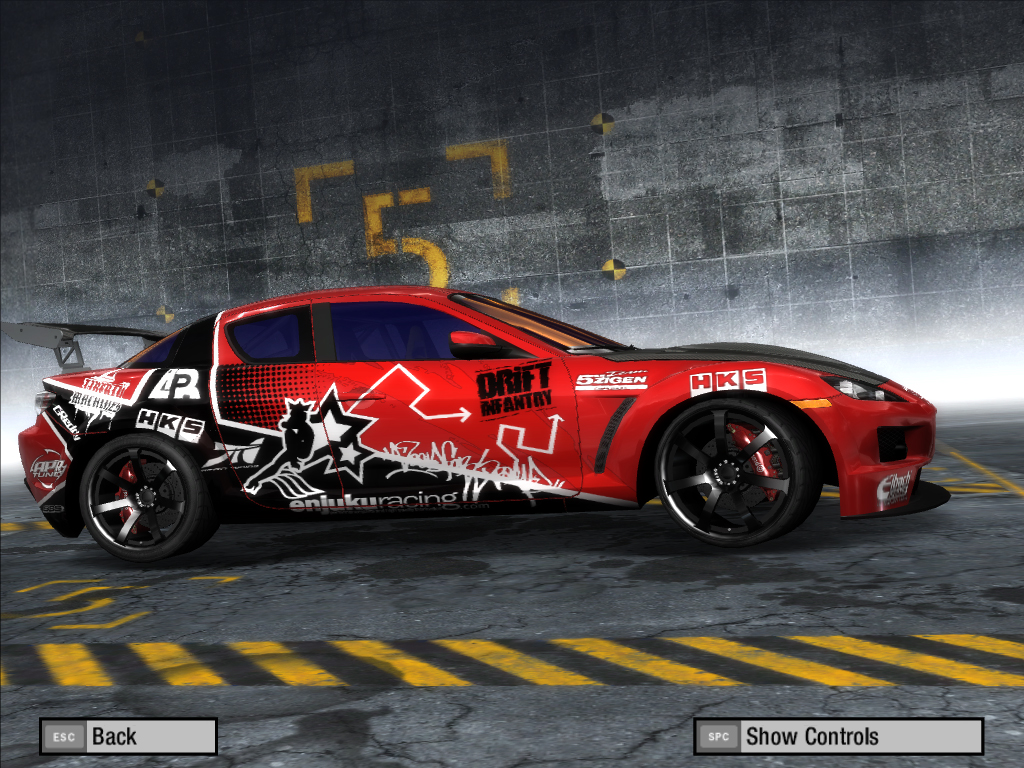Go back using the Back button
Viewport: 1024px width, 768px height.
128,737
